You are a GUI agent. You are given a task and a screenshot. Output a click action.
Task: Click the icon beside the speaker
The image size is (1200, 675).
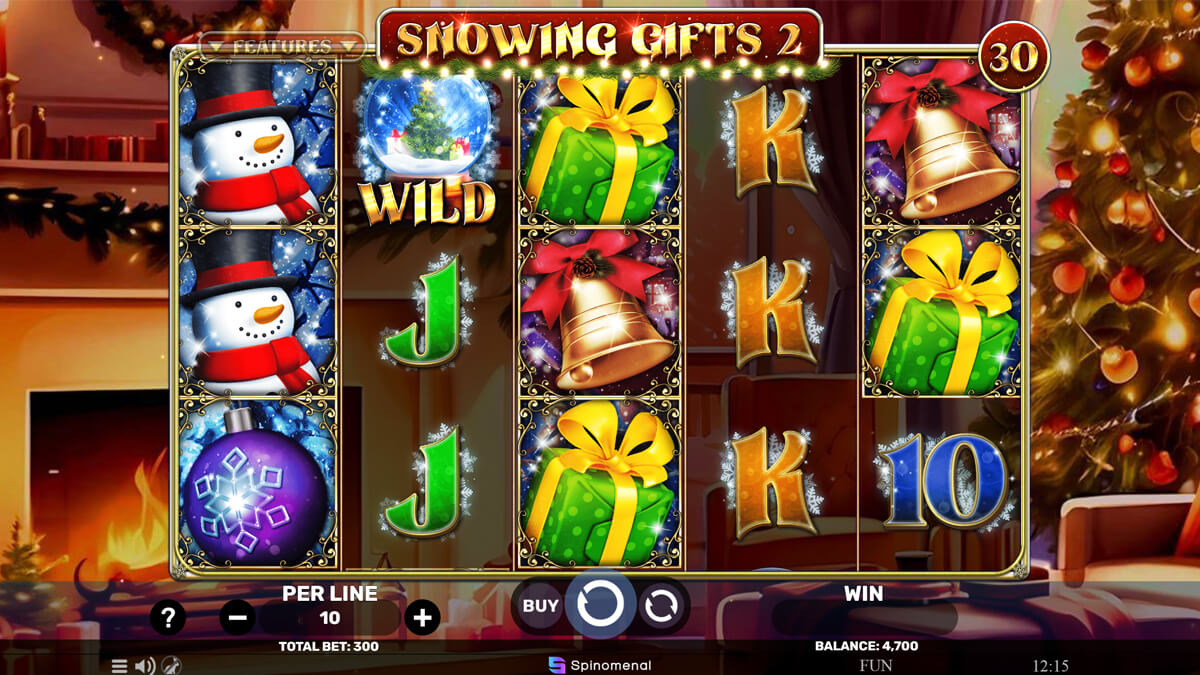tap(171, 666)
